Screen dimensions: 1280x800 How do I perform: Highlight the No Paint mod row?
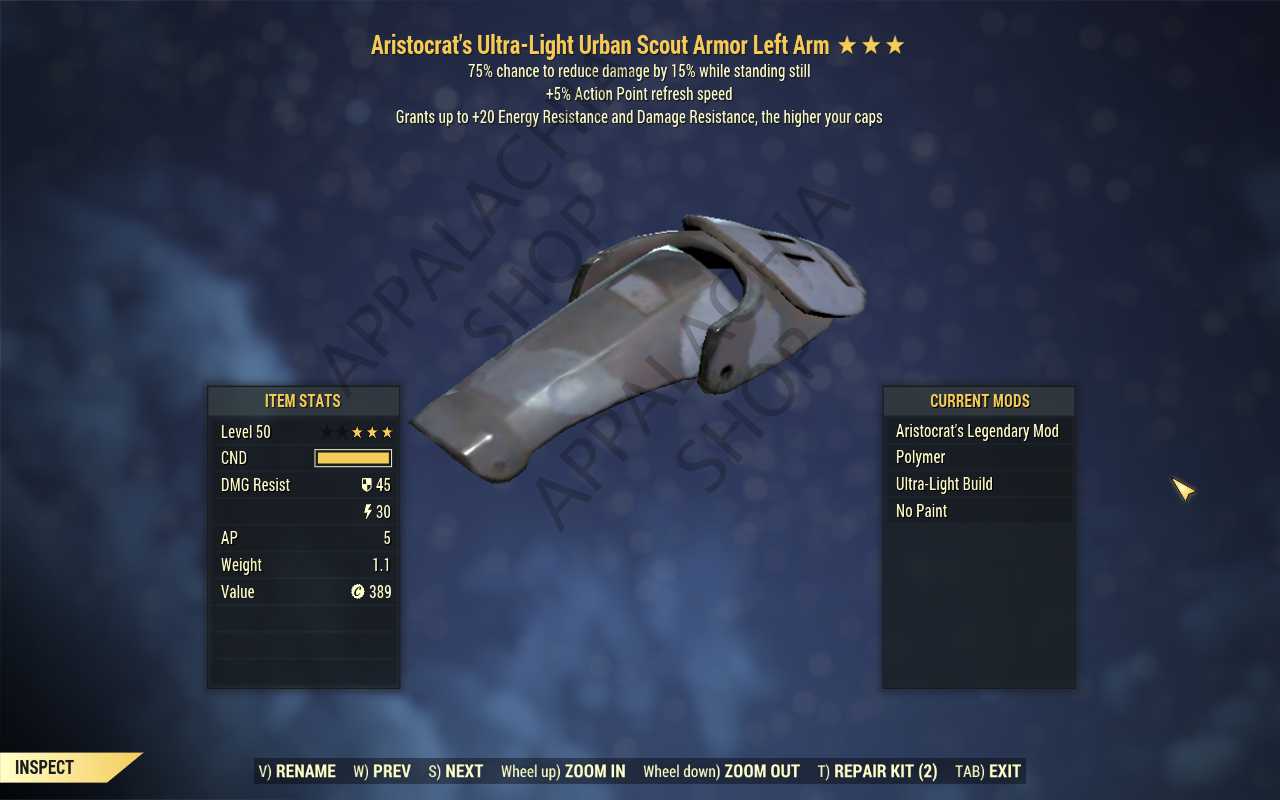pos(977,511)
